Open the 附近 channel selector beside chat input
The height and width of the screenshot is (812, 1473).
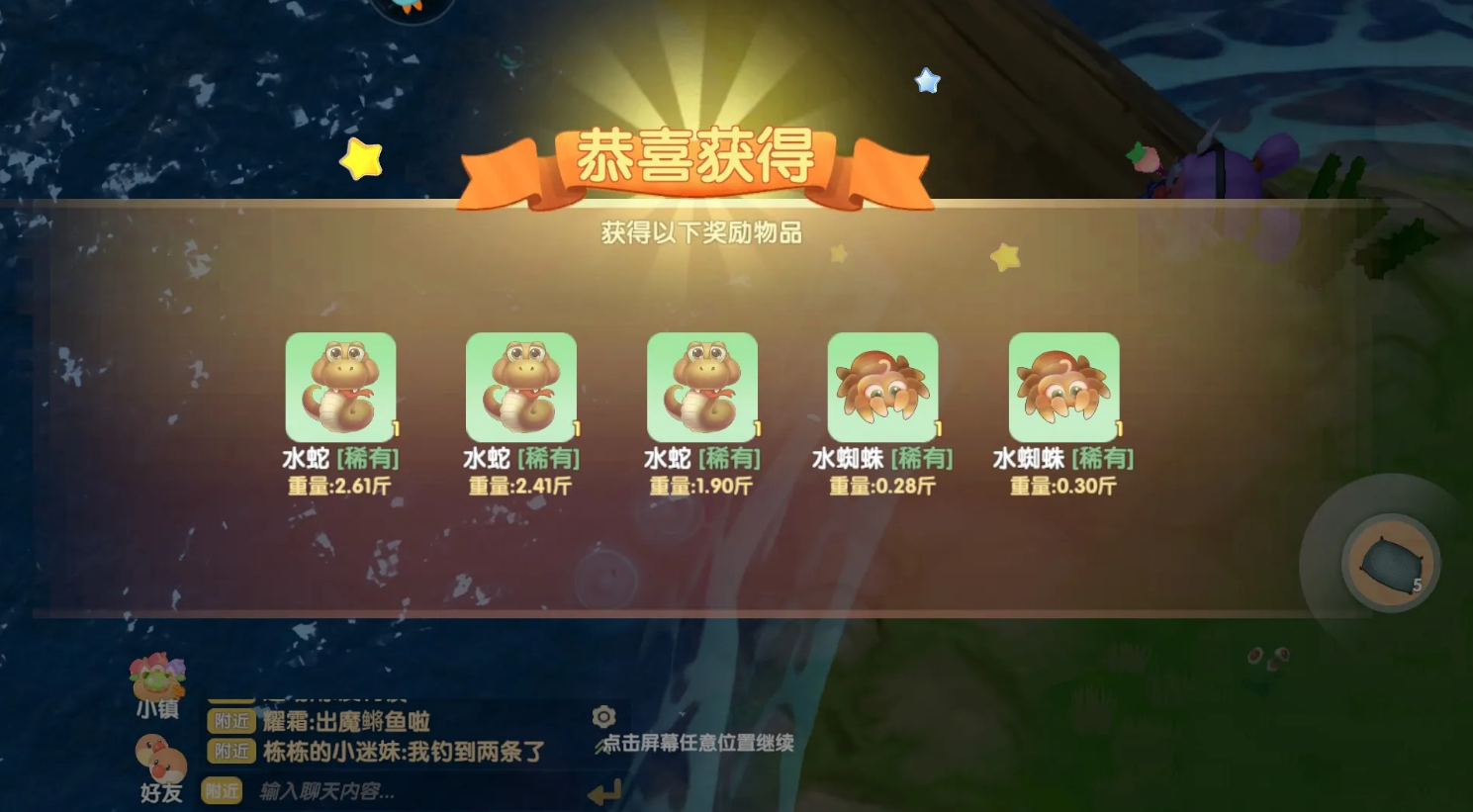click(x=223, y=791)
